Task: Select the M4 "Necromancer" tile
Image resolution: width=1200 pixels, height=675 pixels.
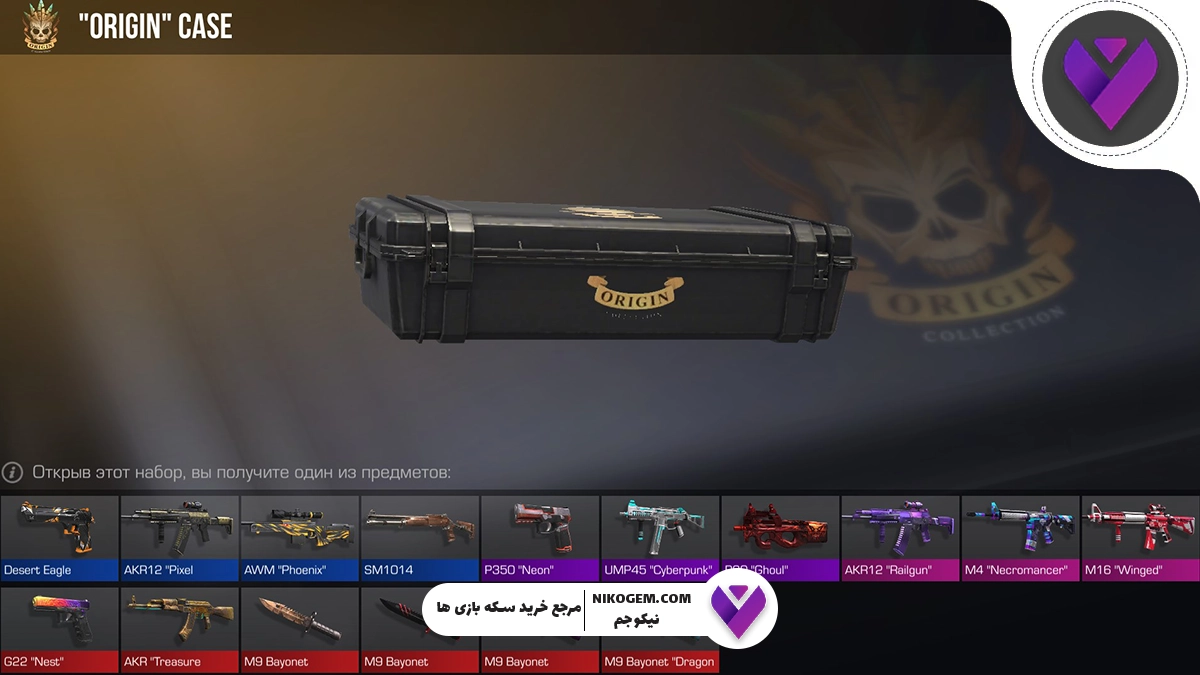Action: (1019, 537)
